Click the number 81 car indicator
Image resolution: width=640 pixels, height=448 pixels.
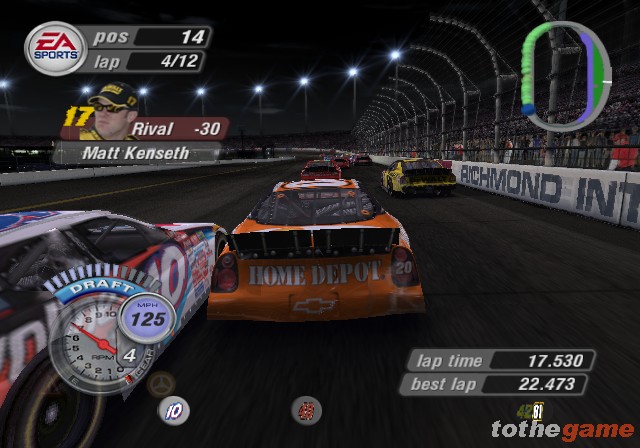pos(538,408)
